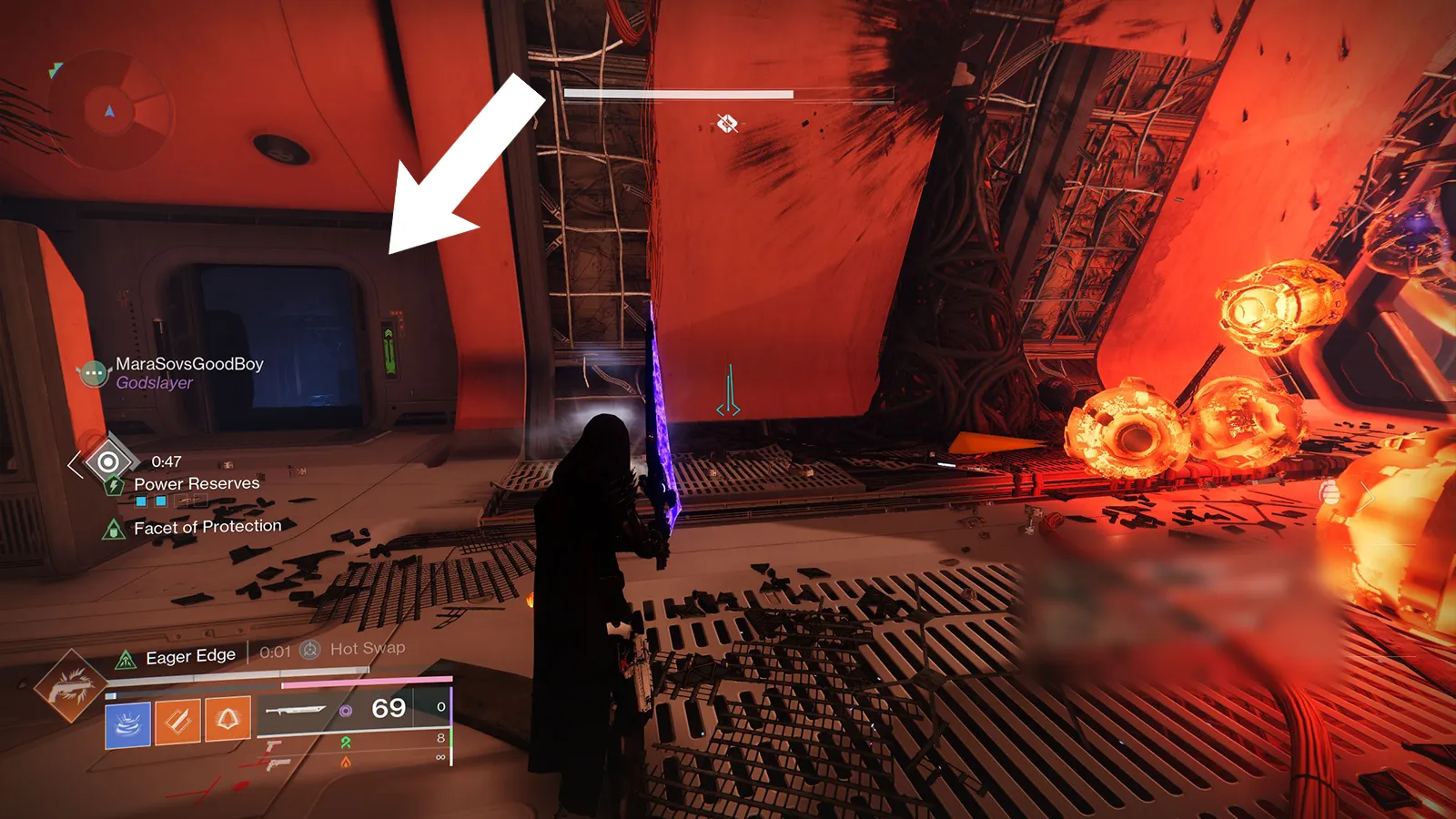Trigger the orange class ability icon
This screenshot has height=819, width=1456.
coord(227,720)
